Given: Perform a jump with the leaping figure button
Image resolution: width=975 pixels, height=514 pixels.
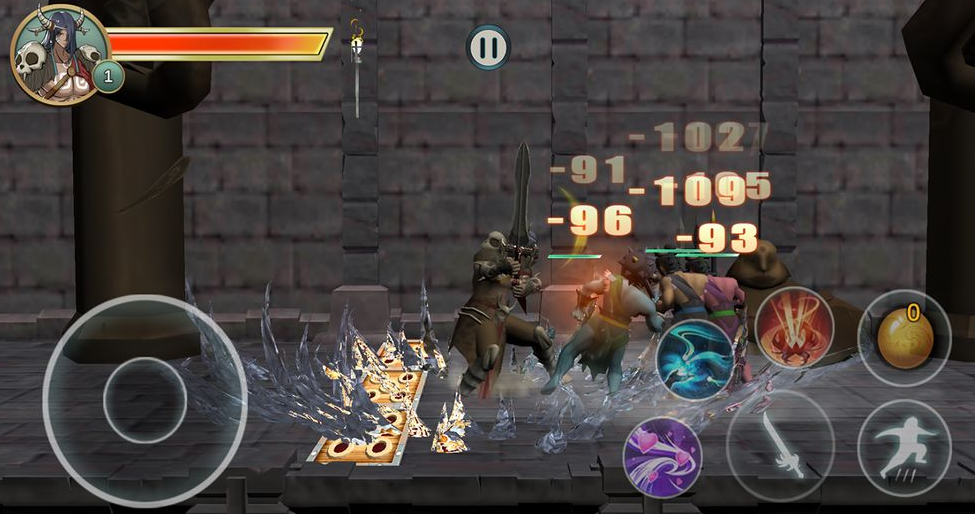Looking at the screenshot, I should [903, 445].
